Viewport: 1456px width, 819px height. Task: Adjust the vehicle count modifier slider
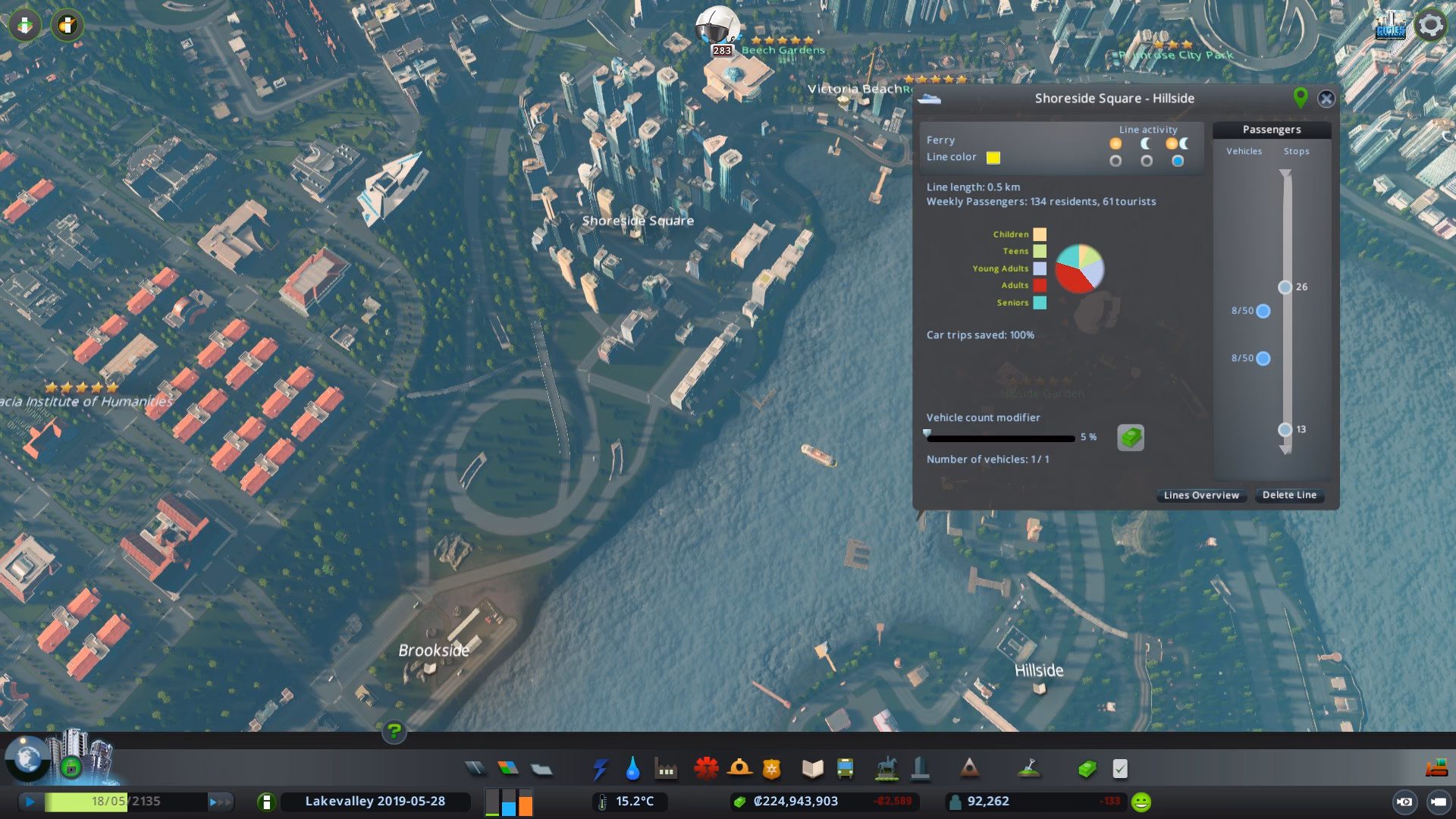pyautogui.click(x=928, y=433)
